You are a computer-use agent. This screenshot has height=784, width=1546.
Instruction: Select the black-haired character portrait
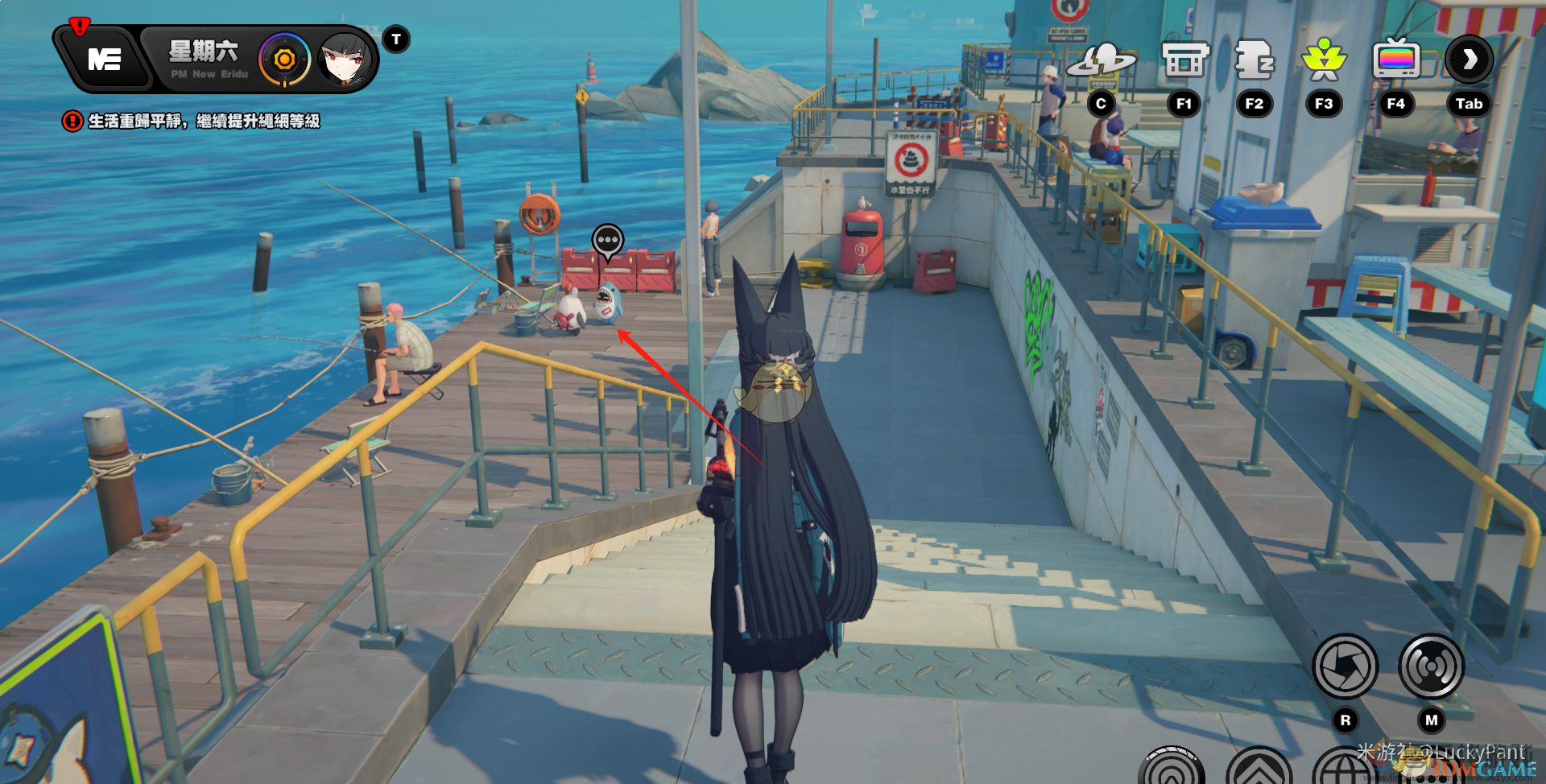click(345, 60)
